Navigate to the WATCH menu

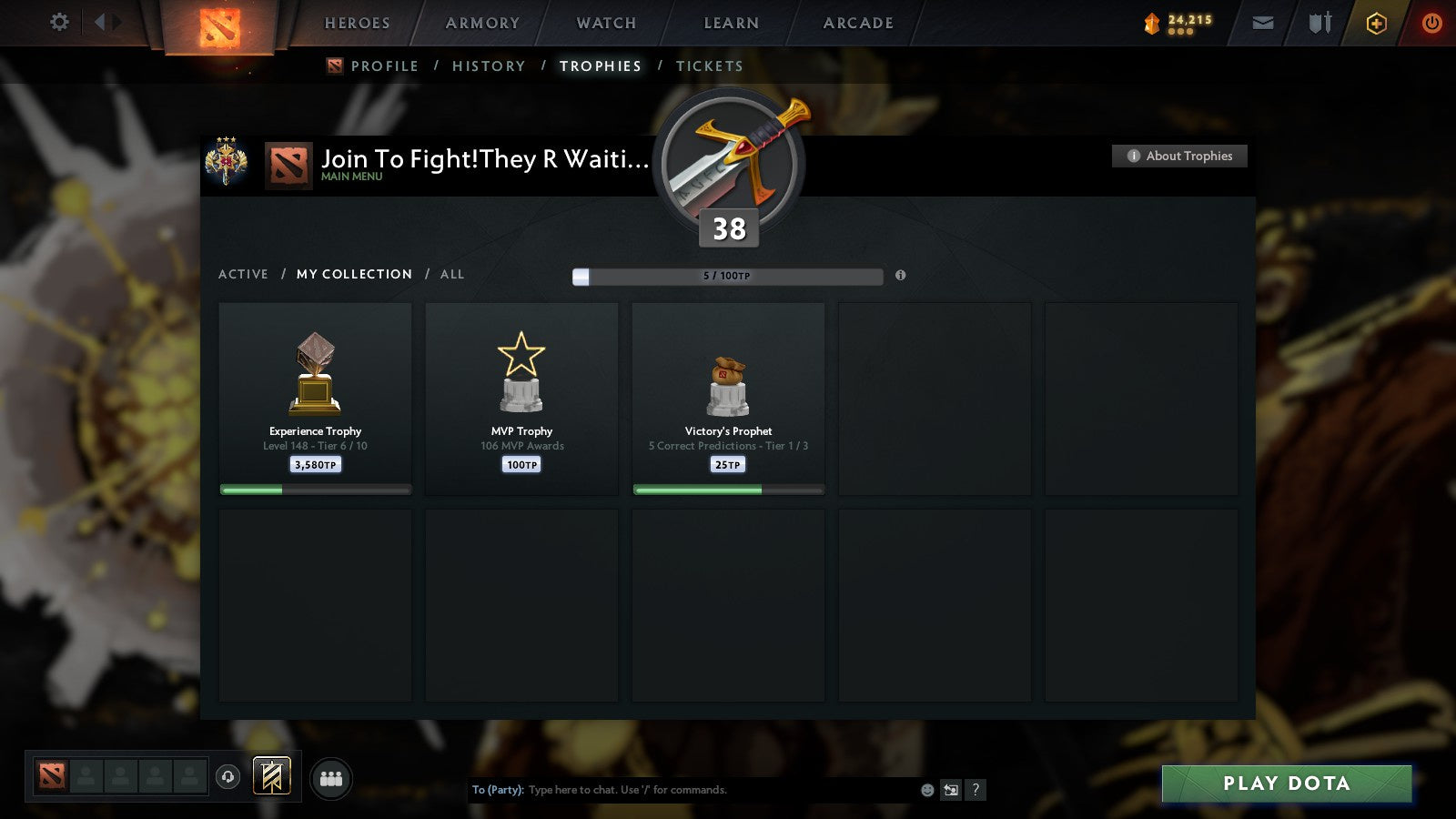[605, 23]
